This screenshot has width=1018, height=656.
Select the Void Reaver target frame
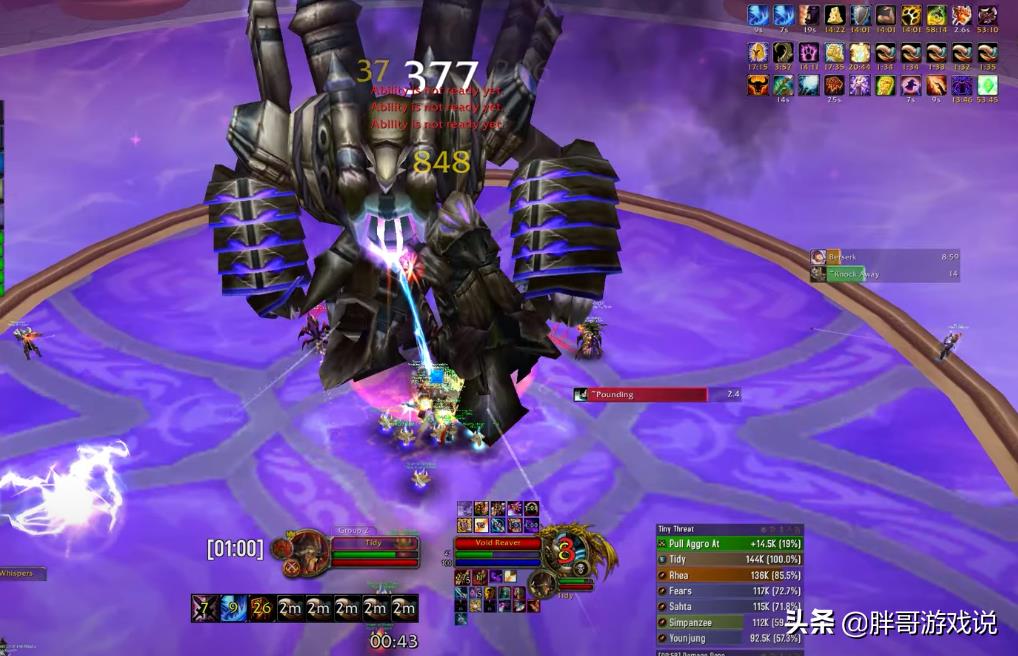(497, 544)
